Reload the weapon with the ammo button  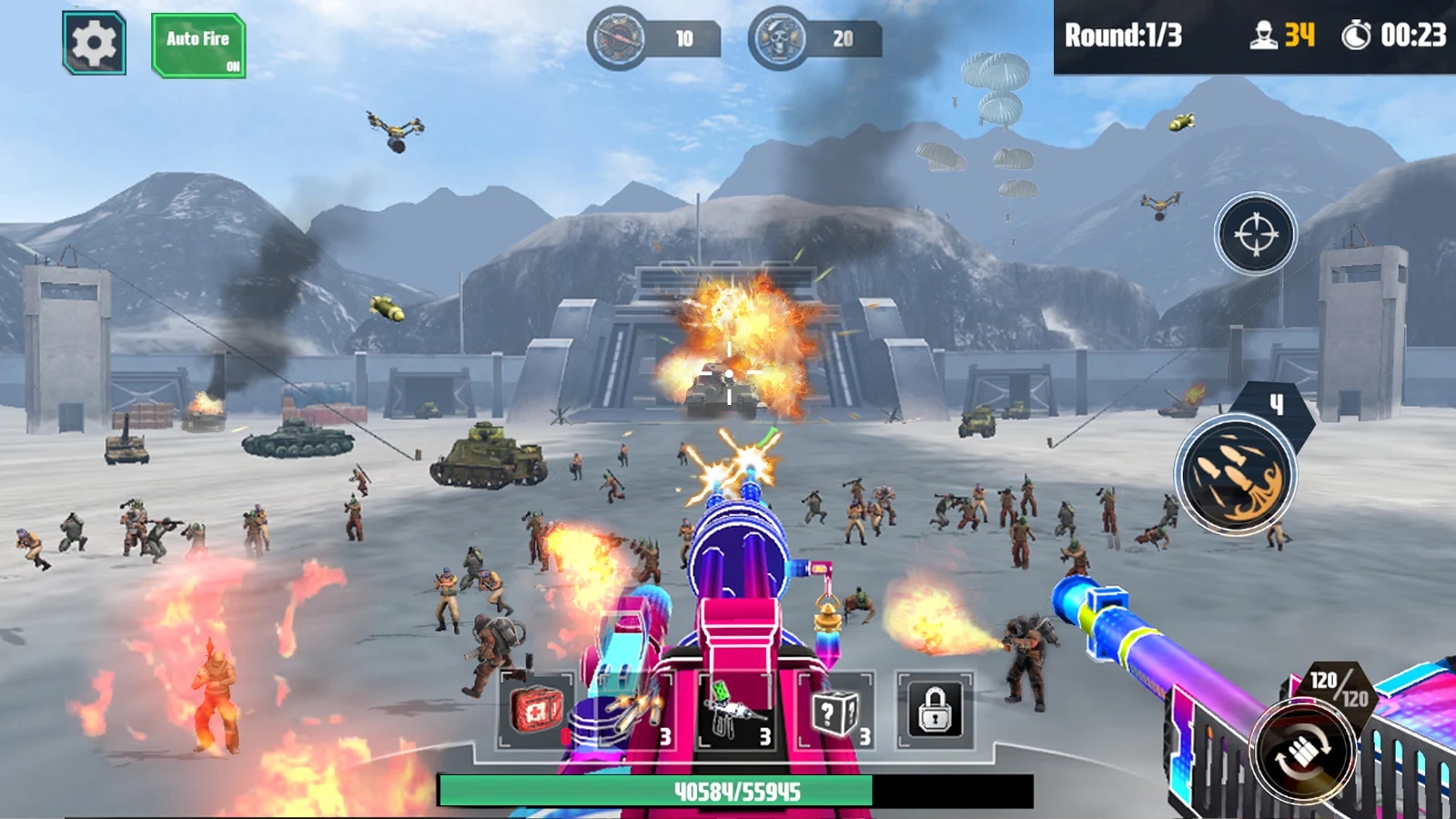click(x=1302, y=753)
